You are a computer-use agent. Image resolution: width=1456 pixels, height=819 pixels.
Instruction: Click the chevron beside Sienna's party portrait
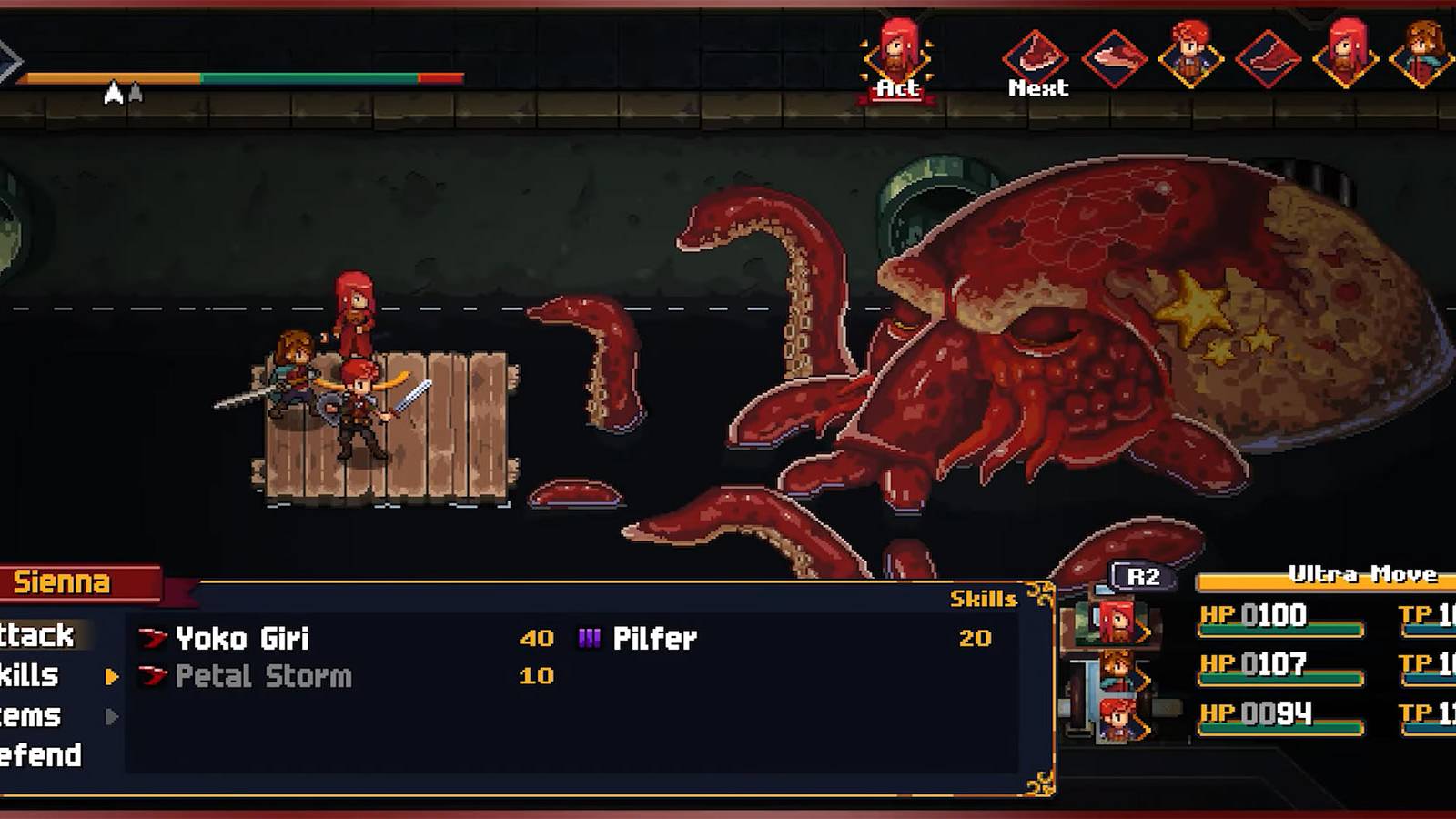tap(1144, 632)
